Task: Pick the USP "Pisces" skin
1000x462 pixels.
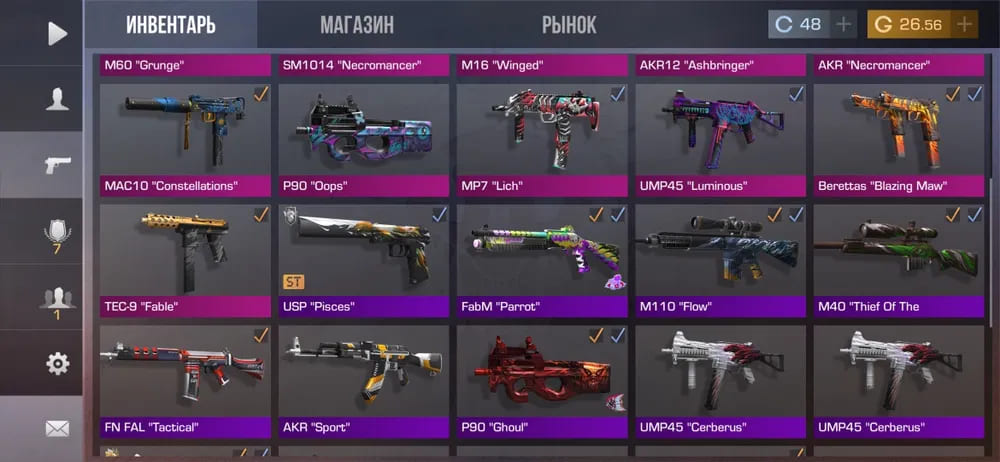Action: click(363, 258)
